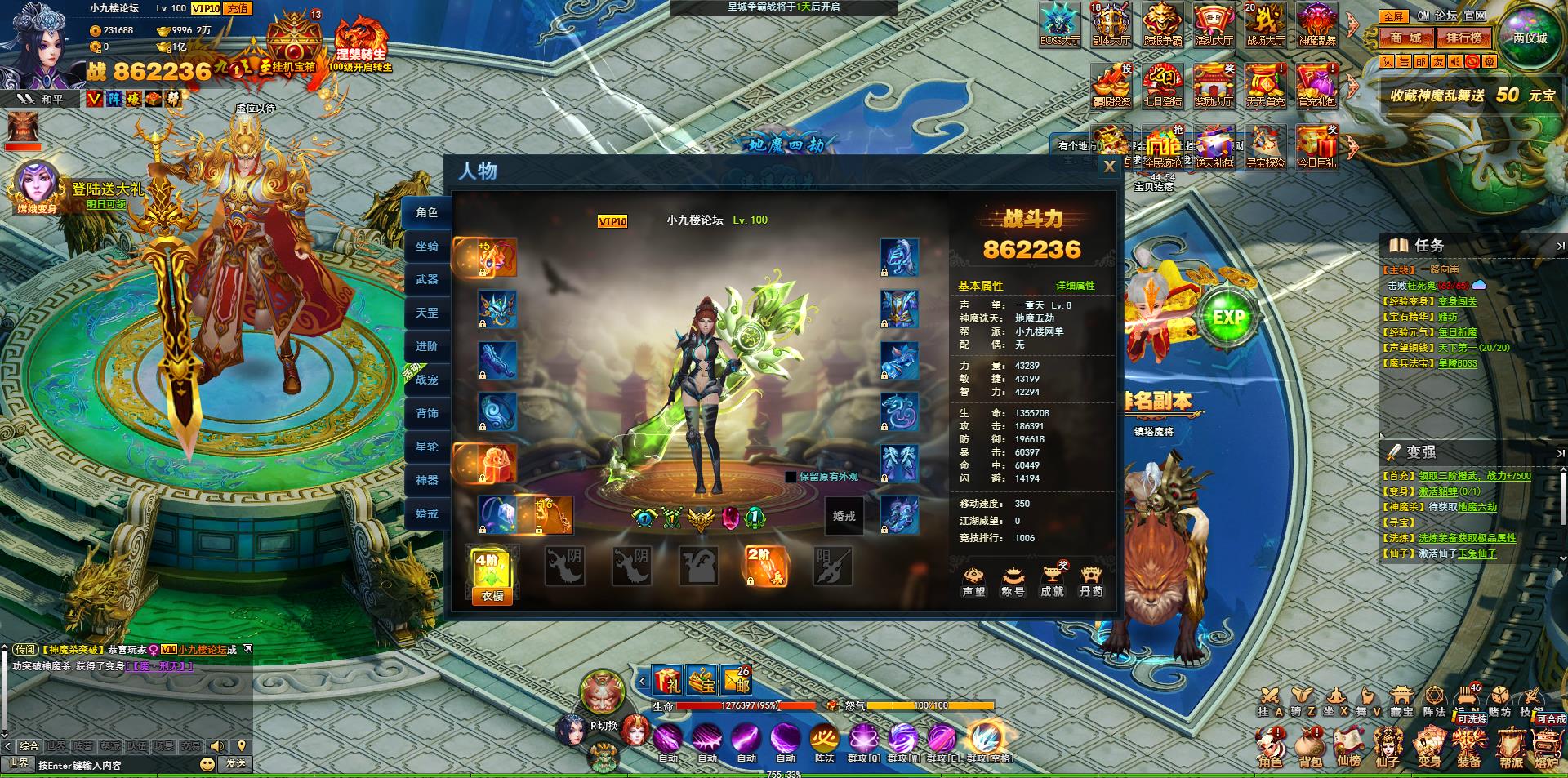Switch to the 坐骑 mount tab

(x=427, y=246)
